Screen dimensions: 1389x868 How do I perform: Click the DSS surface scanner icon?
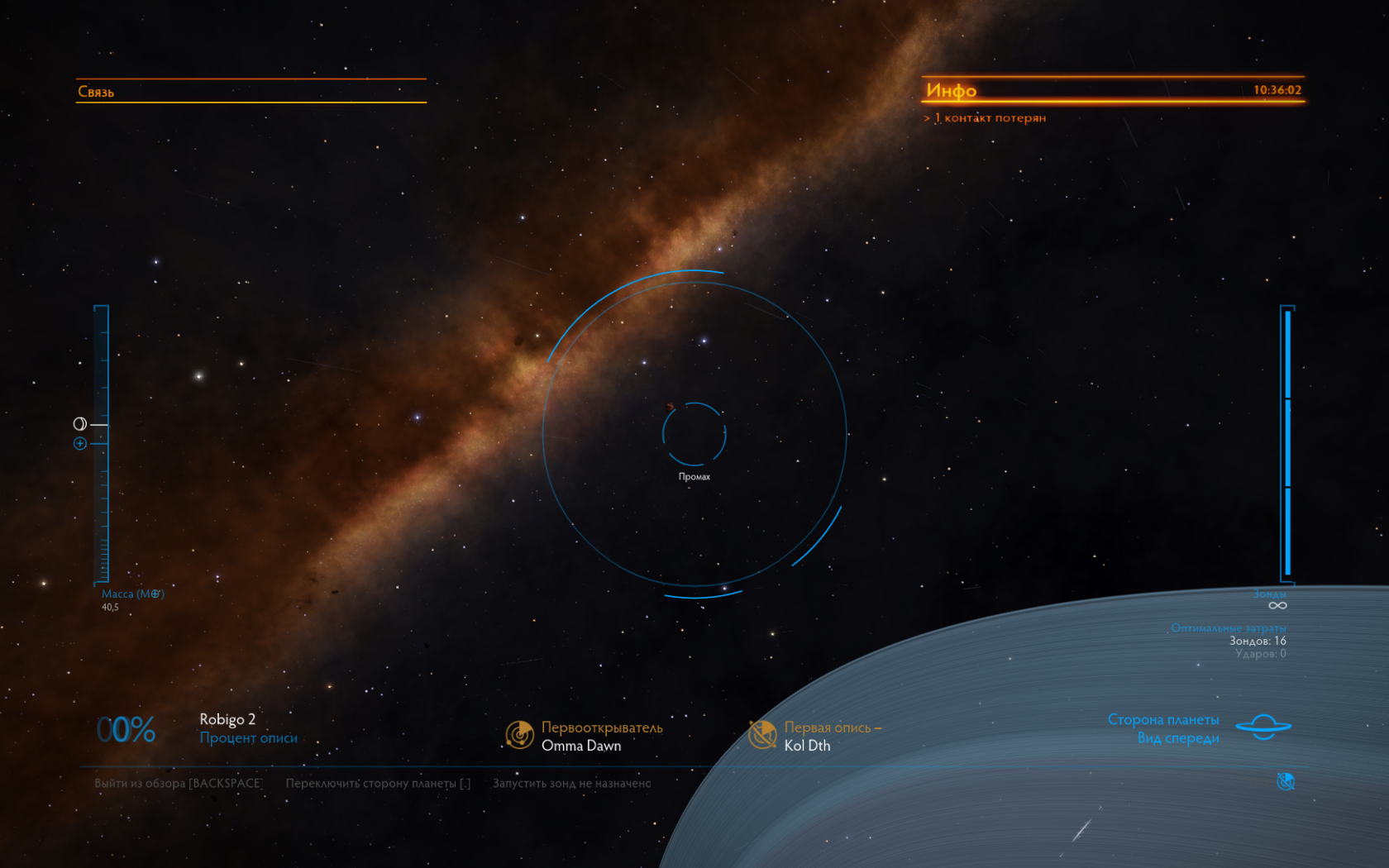(1286, 781)
